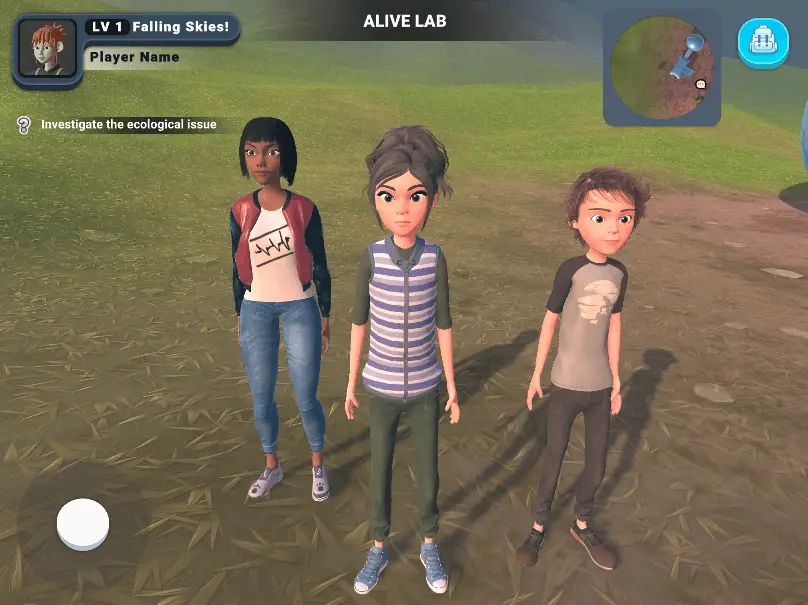Viewport: 808px width, 605px height.
Task: Select the red-haired player avatar portrait
Action: tap(45, 48)
